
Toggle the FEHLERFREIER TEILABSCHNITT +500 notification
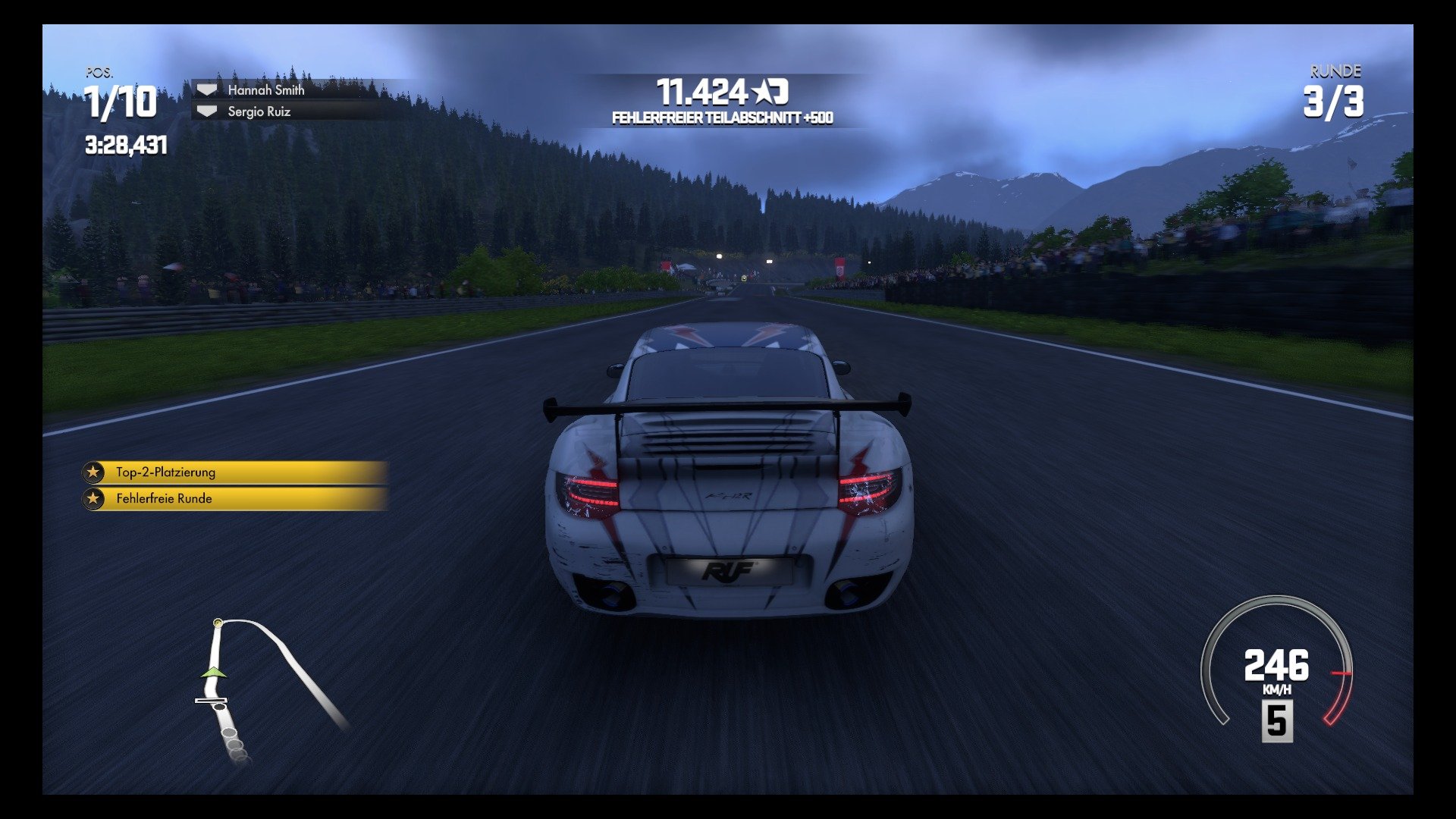[x=720, y=118]
